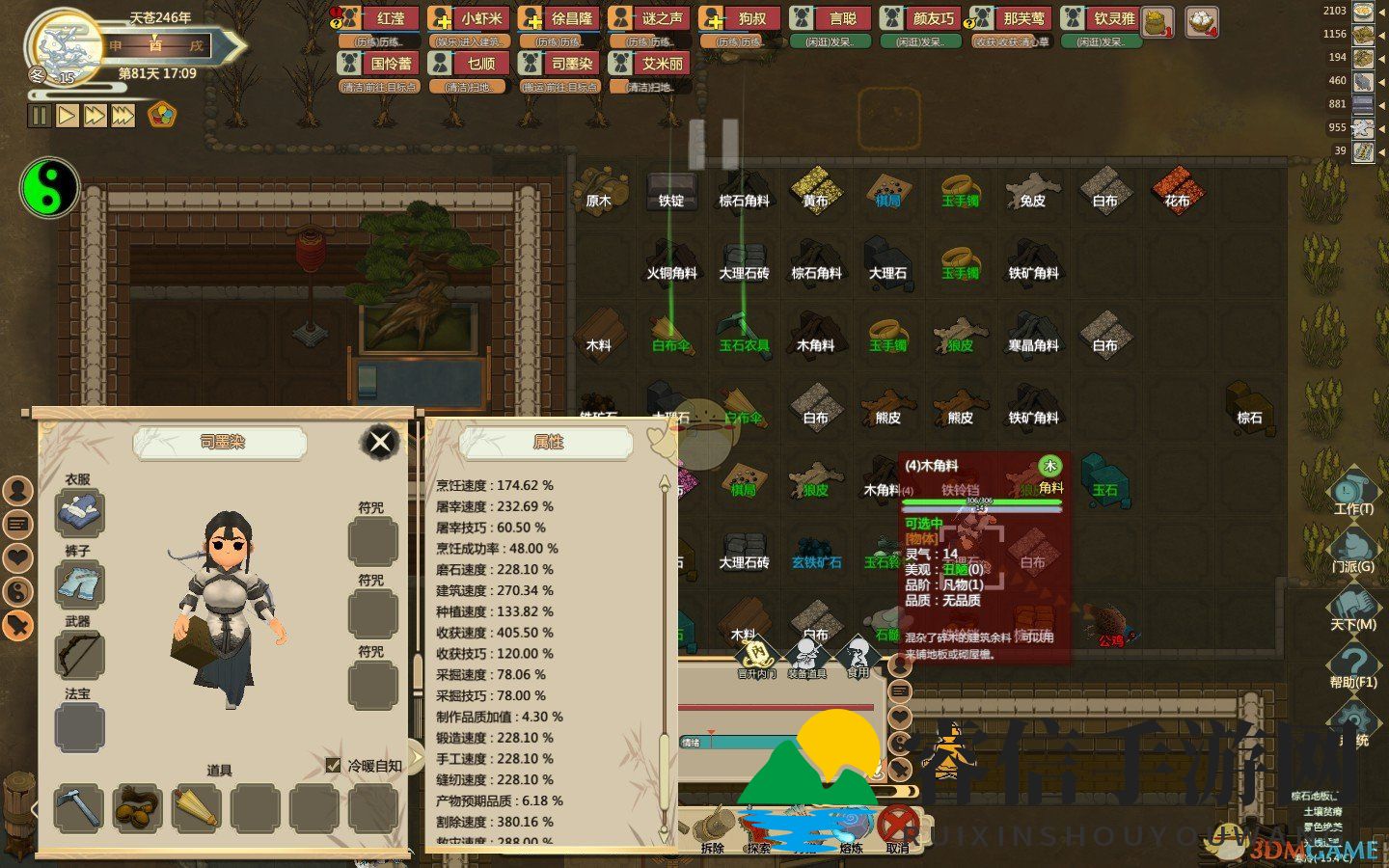Close the 司墨染 character panel

coord(380,443)
